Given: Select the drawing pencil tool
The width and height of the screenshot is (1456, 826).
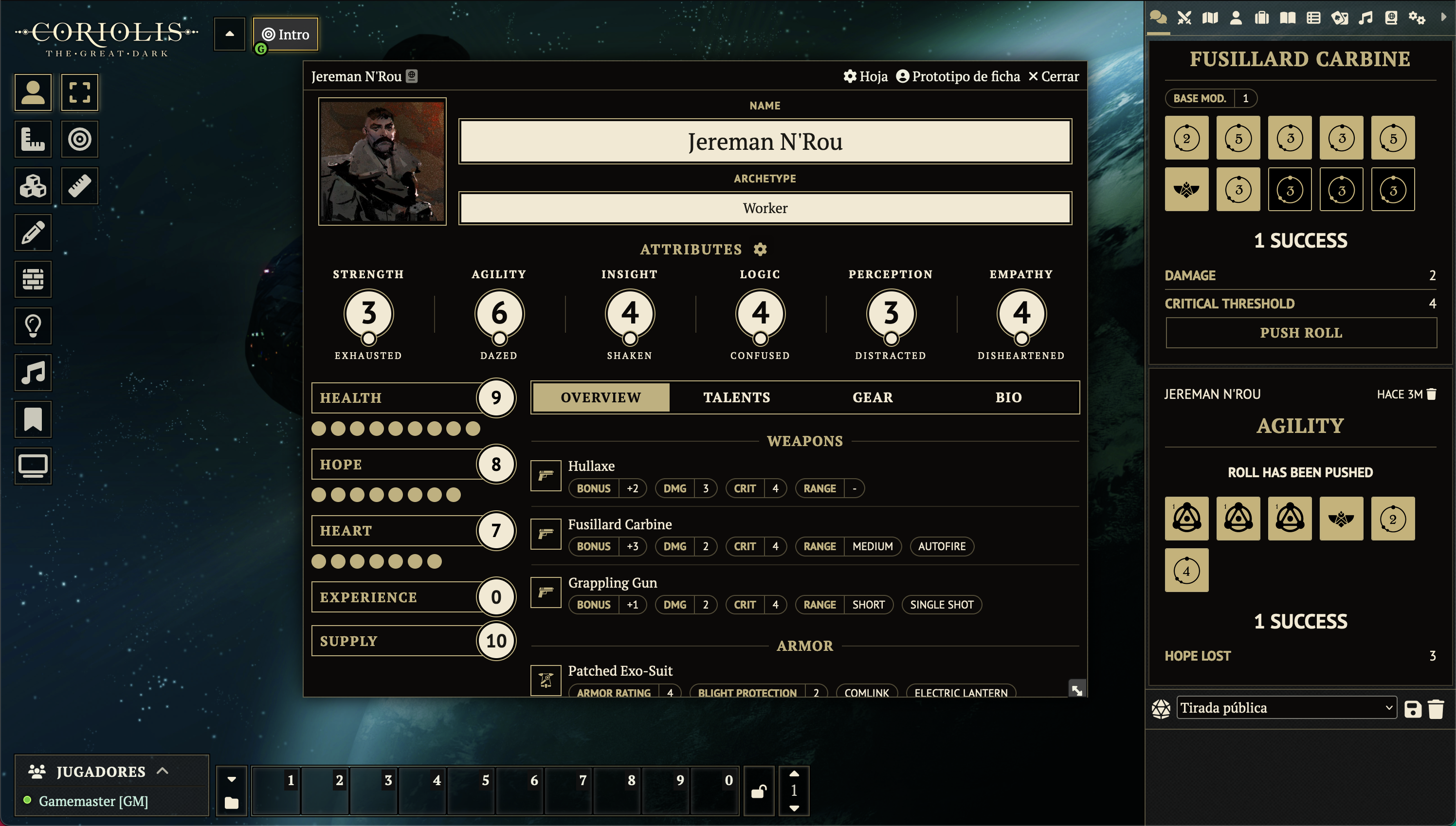Looking at the screenshot, I should tap(33, 233).
